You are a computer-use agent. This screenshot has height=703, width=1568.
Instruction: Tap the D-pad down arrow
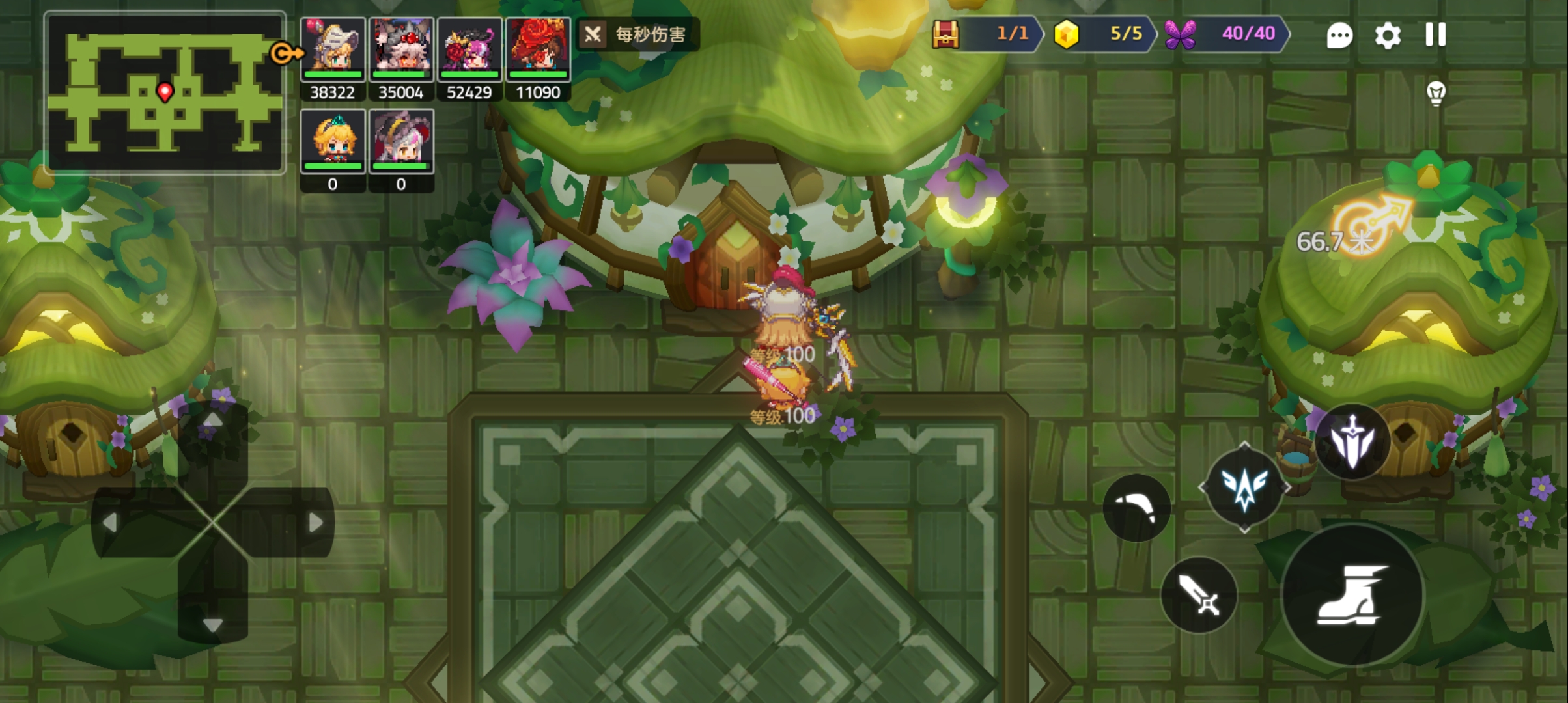(213, 625)
